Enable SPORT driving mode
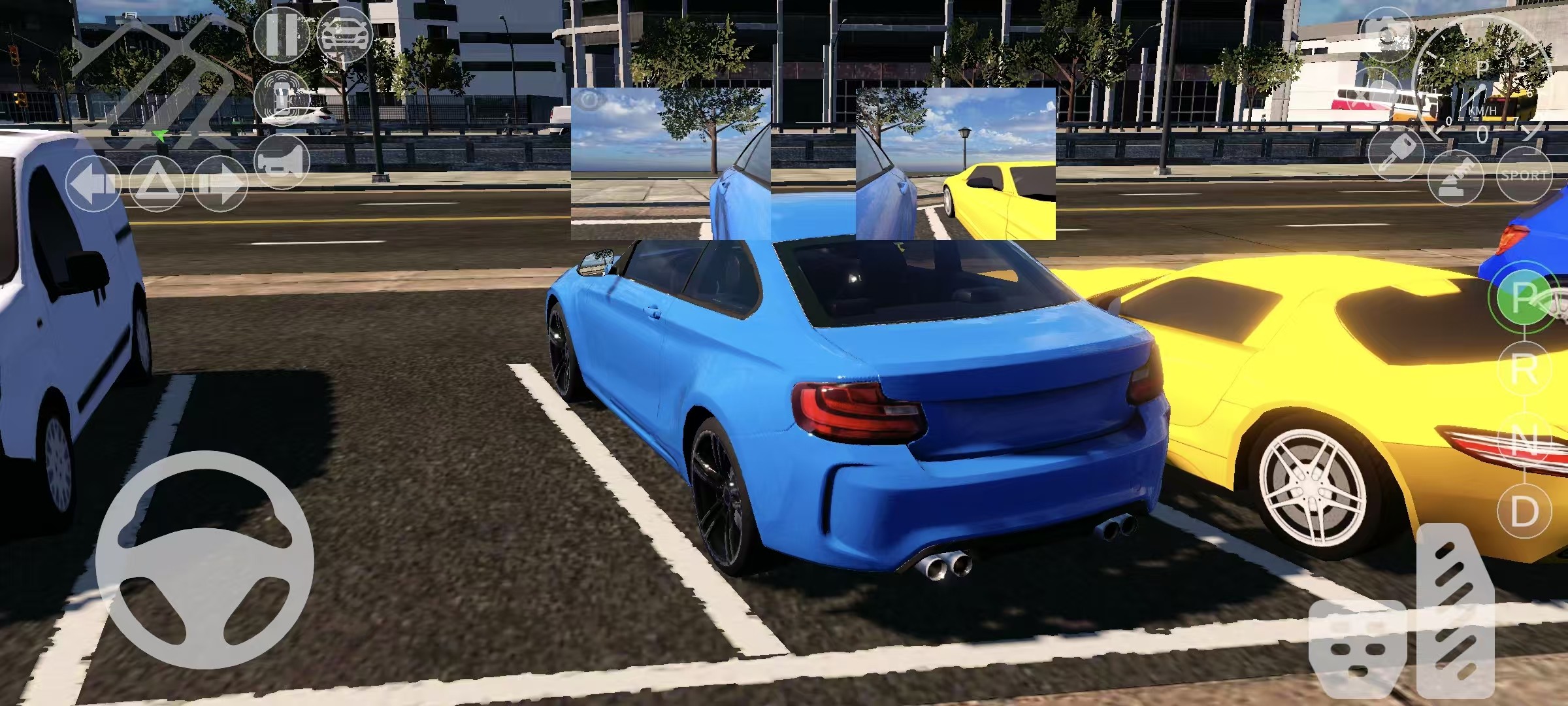This screenshot has width=1568, height=706. coord(1524,175)
